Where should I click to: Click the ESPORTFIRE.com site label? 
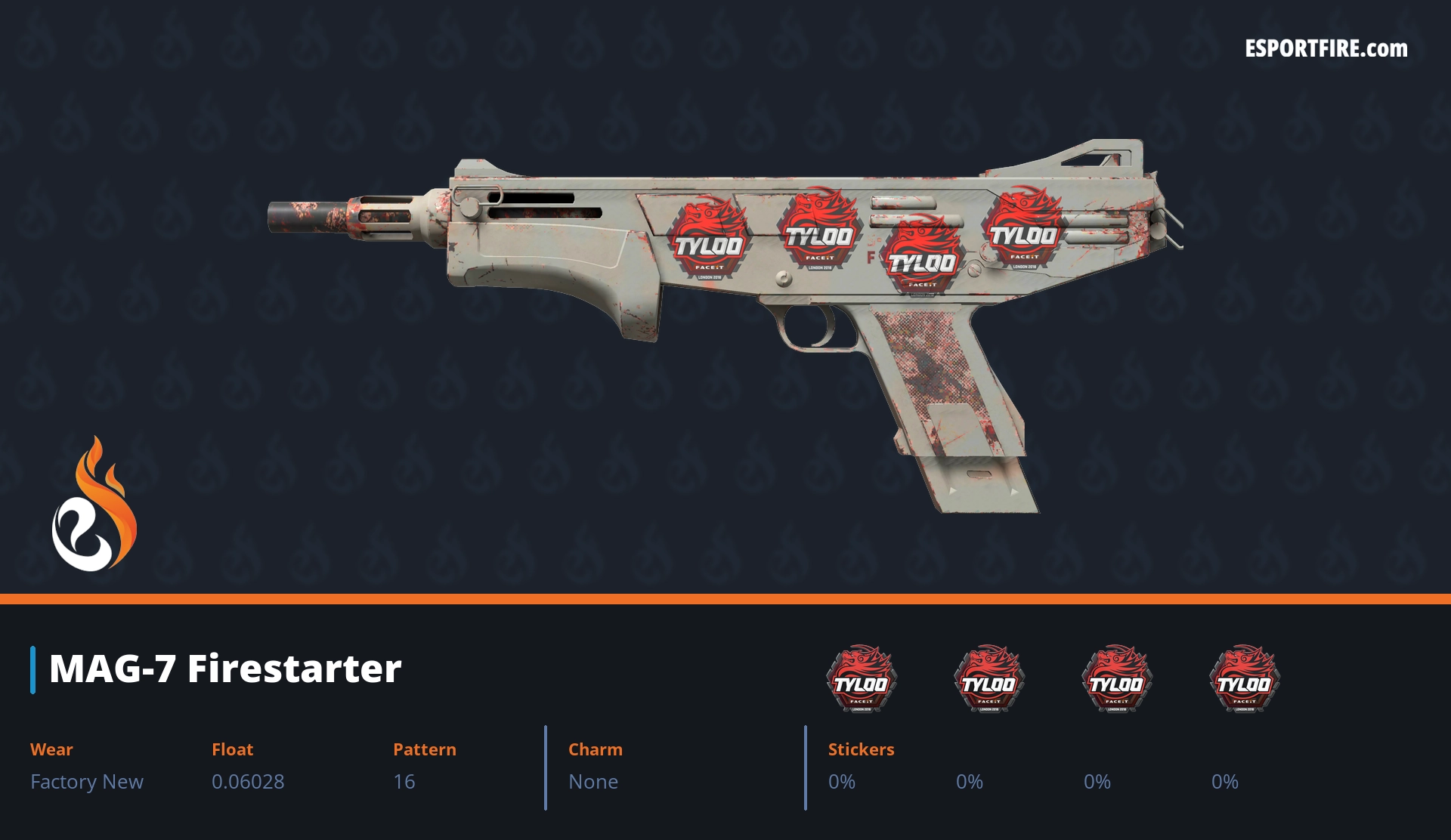click(1326, 49)
